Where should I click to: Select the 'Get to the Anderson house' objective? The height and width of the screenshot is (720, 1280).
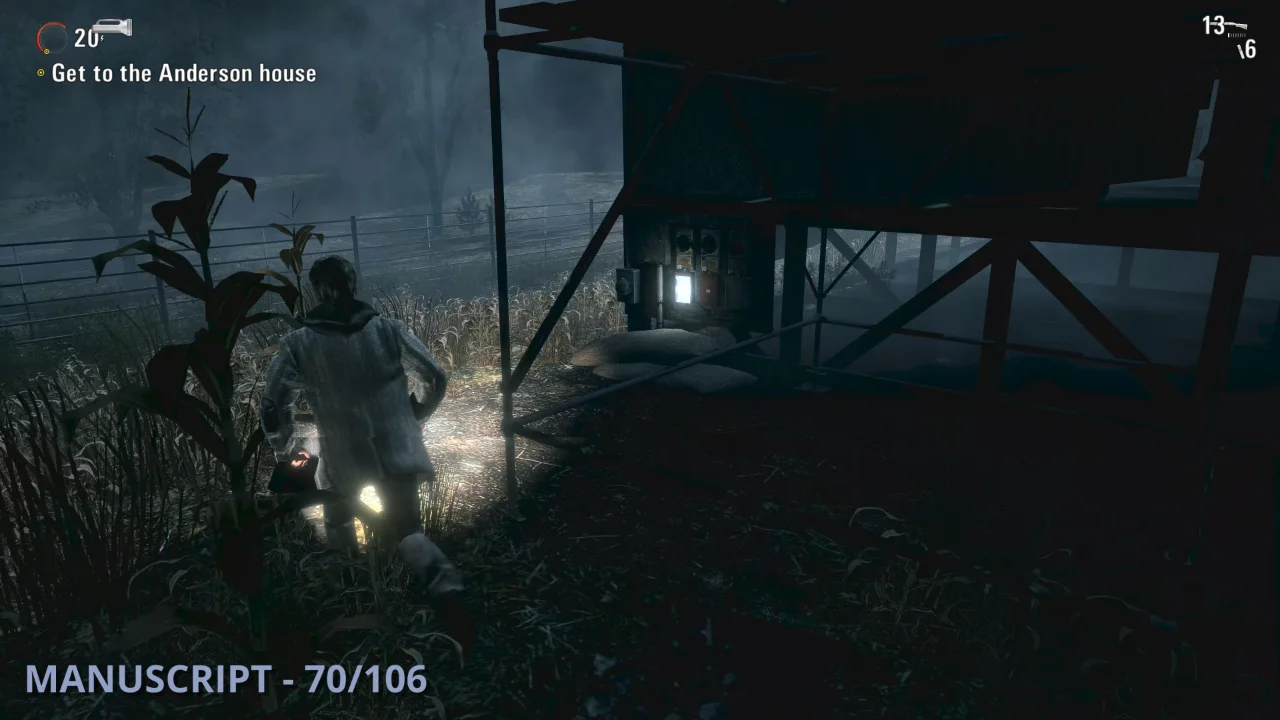coord(185,73)
